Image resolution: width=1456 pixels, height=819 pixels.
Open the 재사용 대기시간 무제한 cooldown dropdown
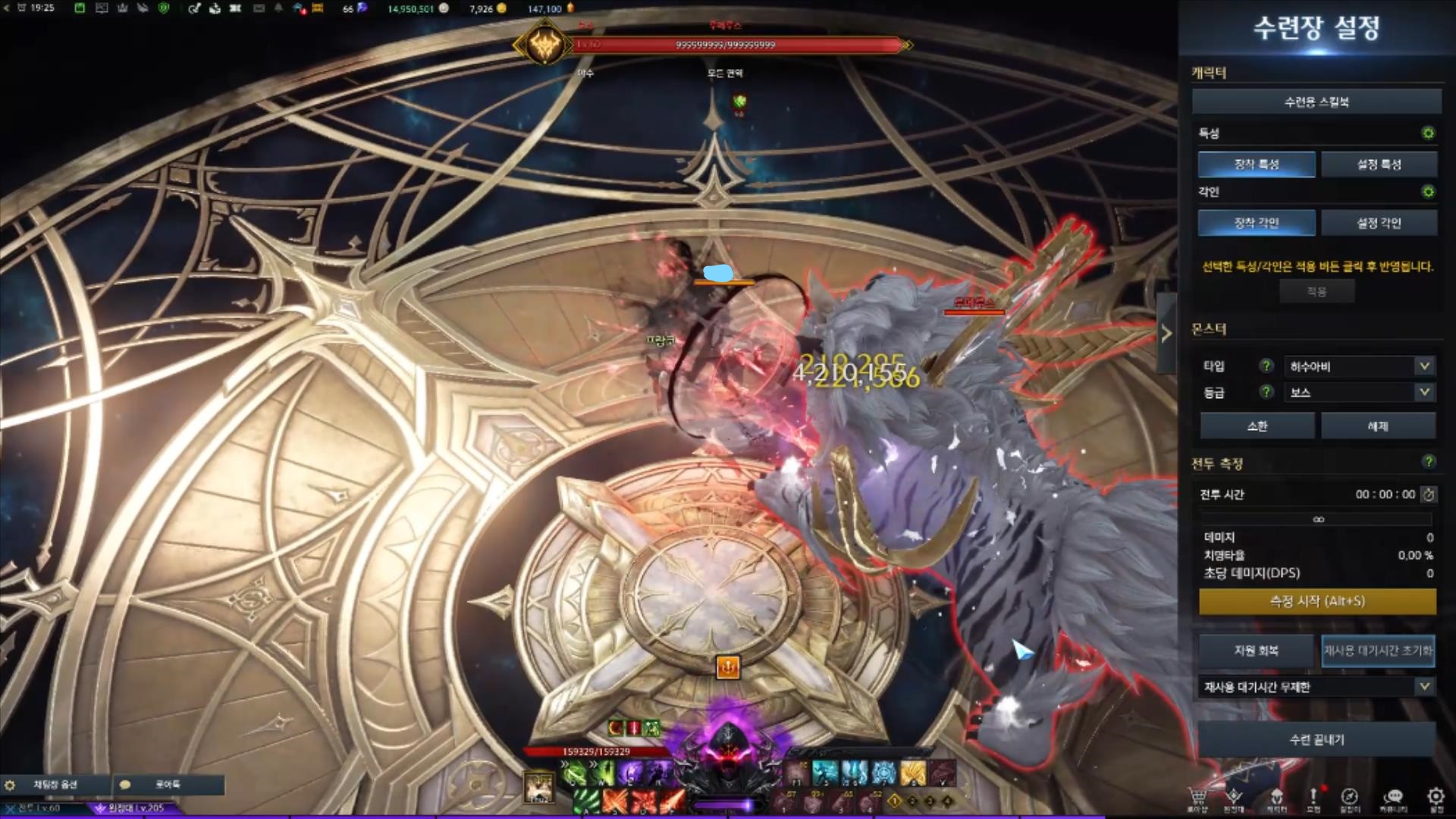click(1317, 687)
